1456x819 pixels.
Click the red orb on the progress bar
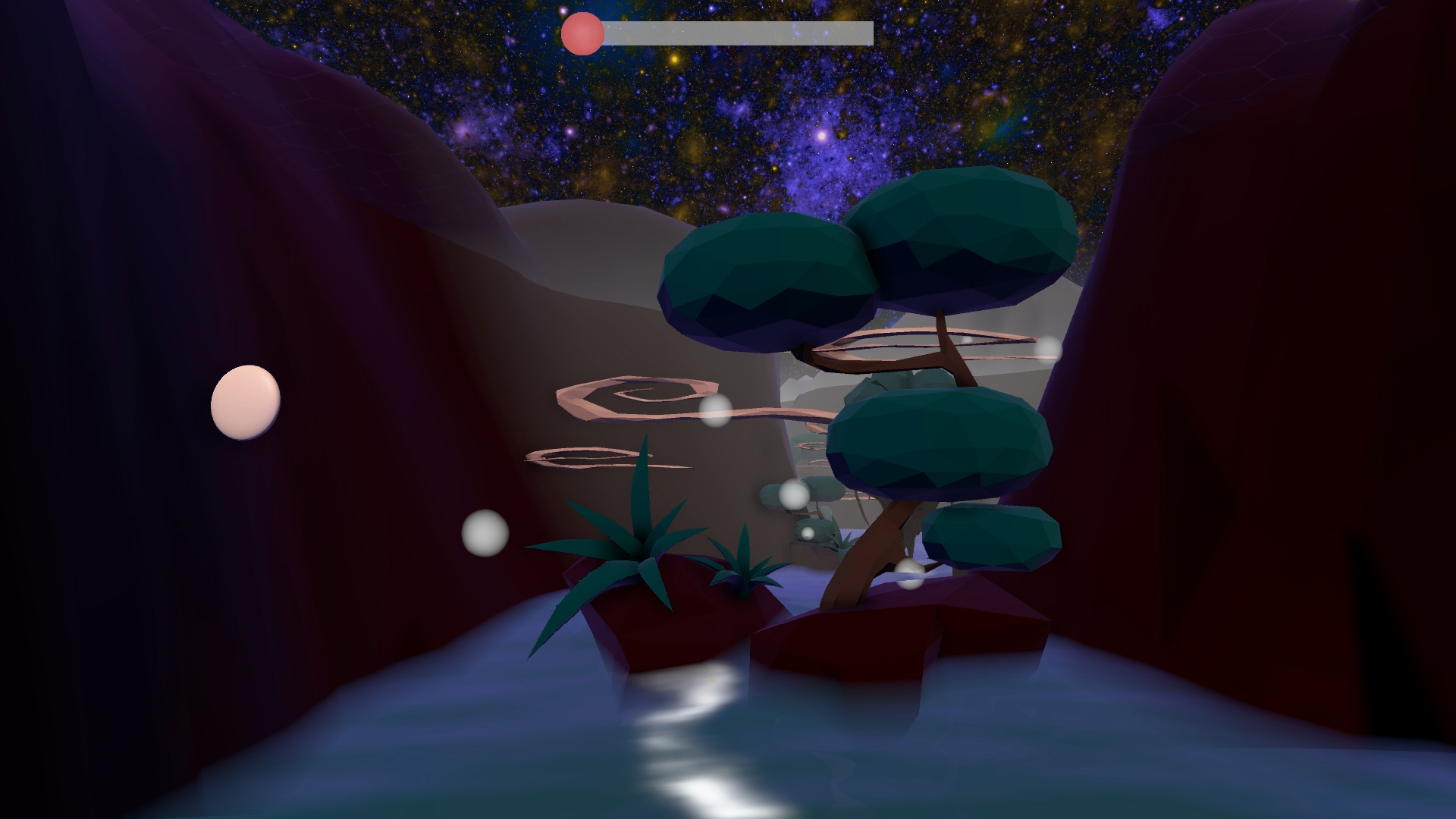tap(581, 33)
